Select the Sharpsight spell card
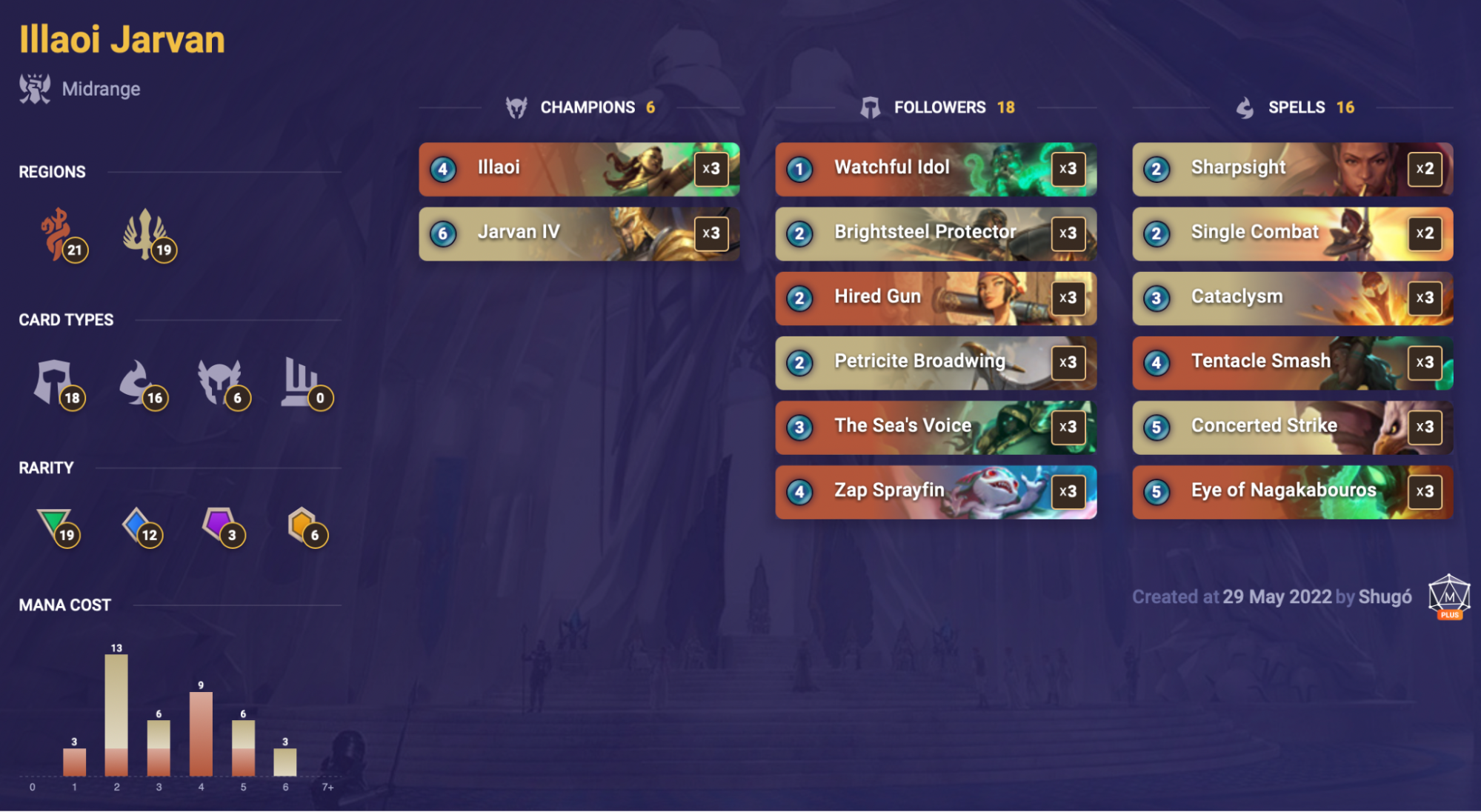 (1292, 169)
